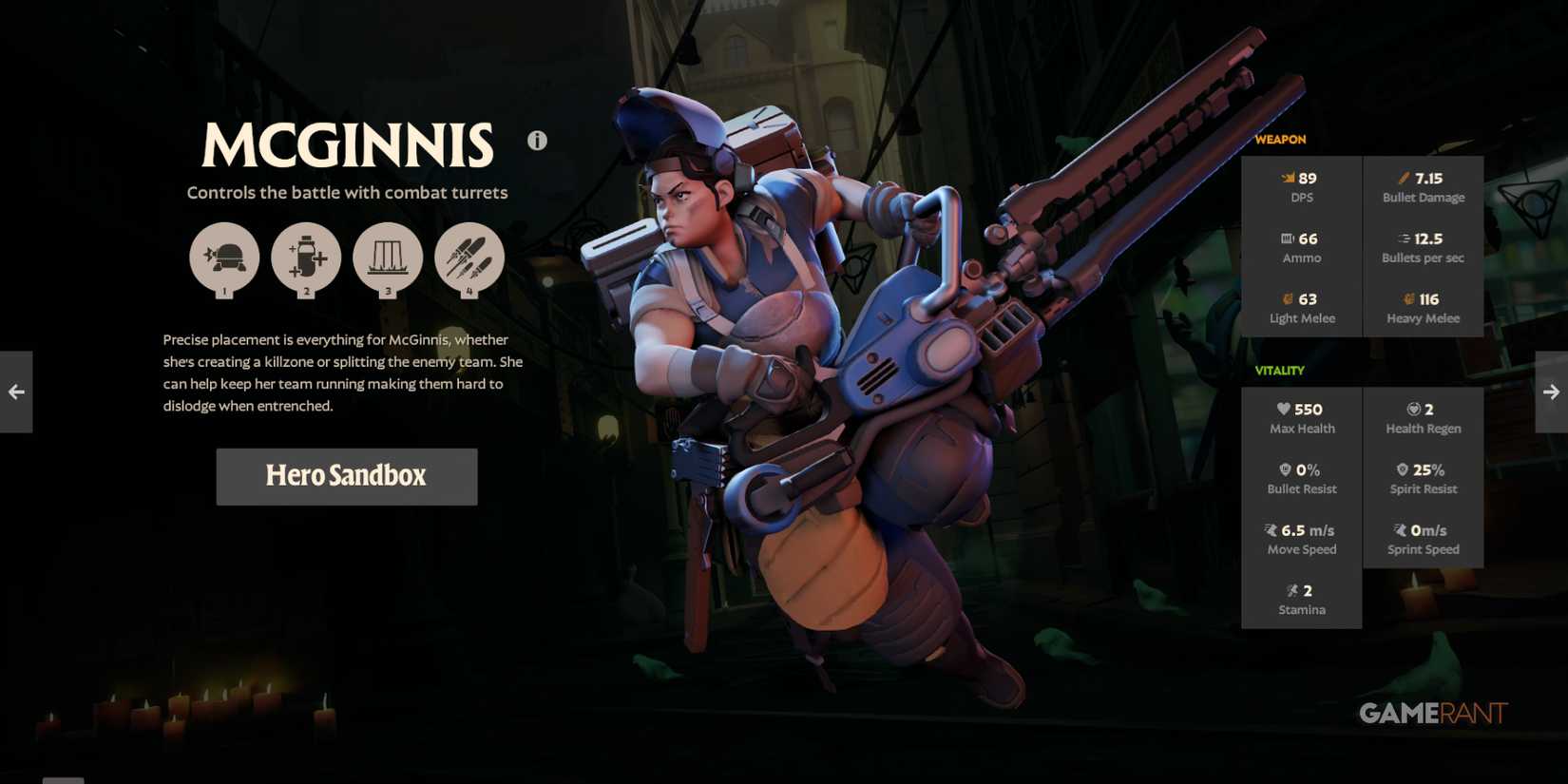
Task: Go back to the previous hero with the left arrow
Action: (x=15, y=392)
